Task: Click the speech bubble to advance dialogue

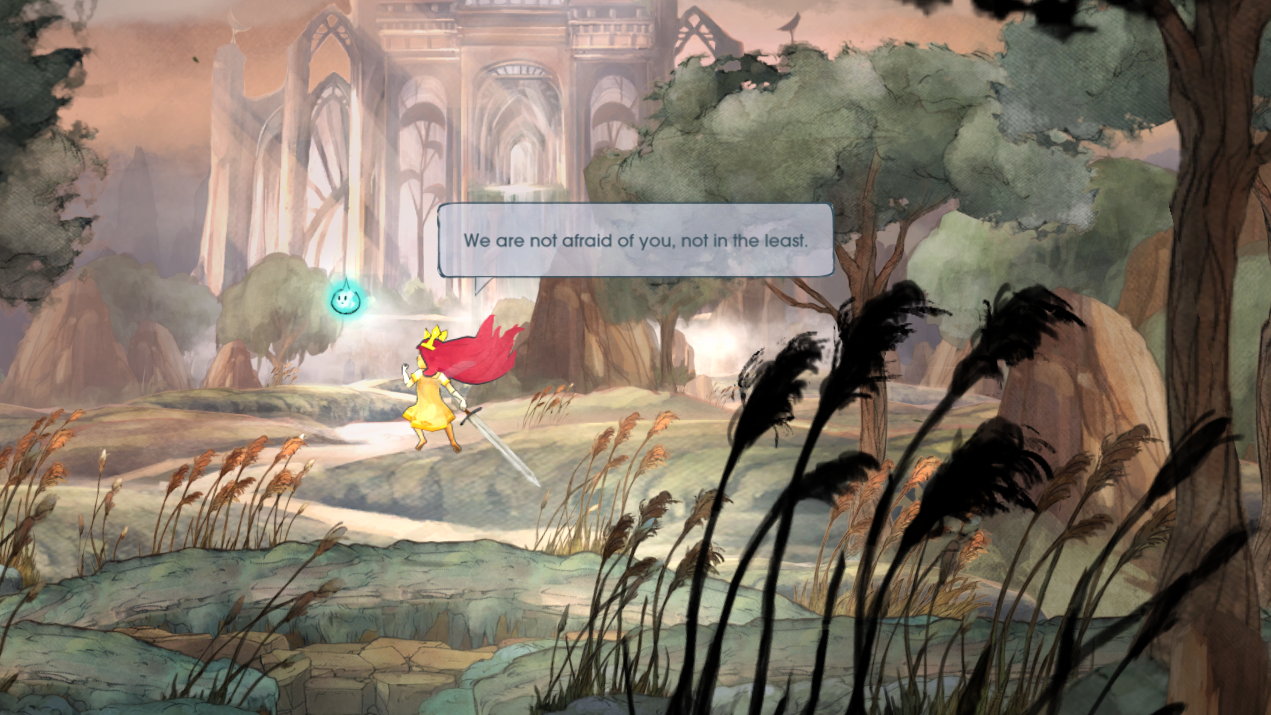Action: [635, 241]
